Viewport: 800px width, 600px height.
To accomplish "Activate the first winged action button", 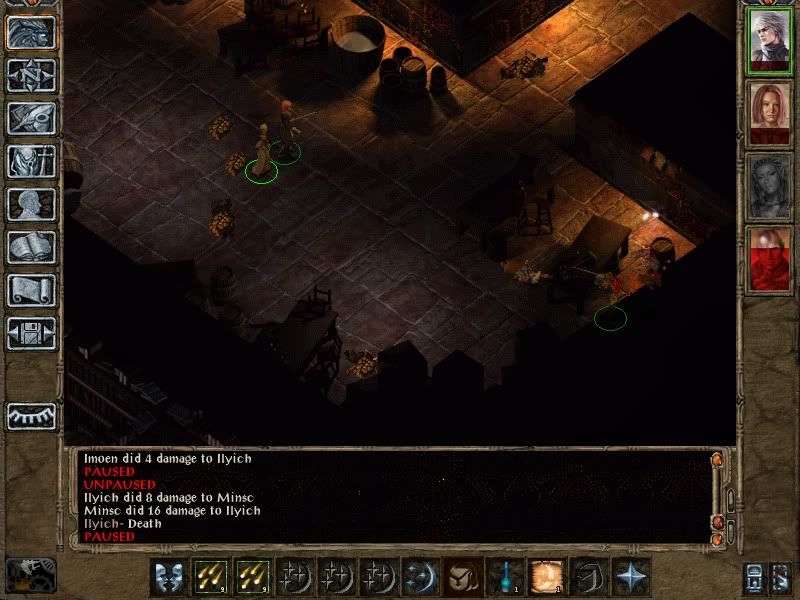I will [x=170, y=576].
